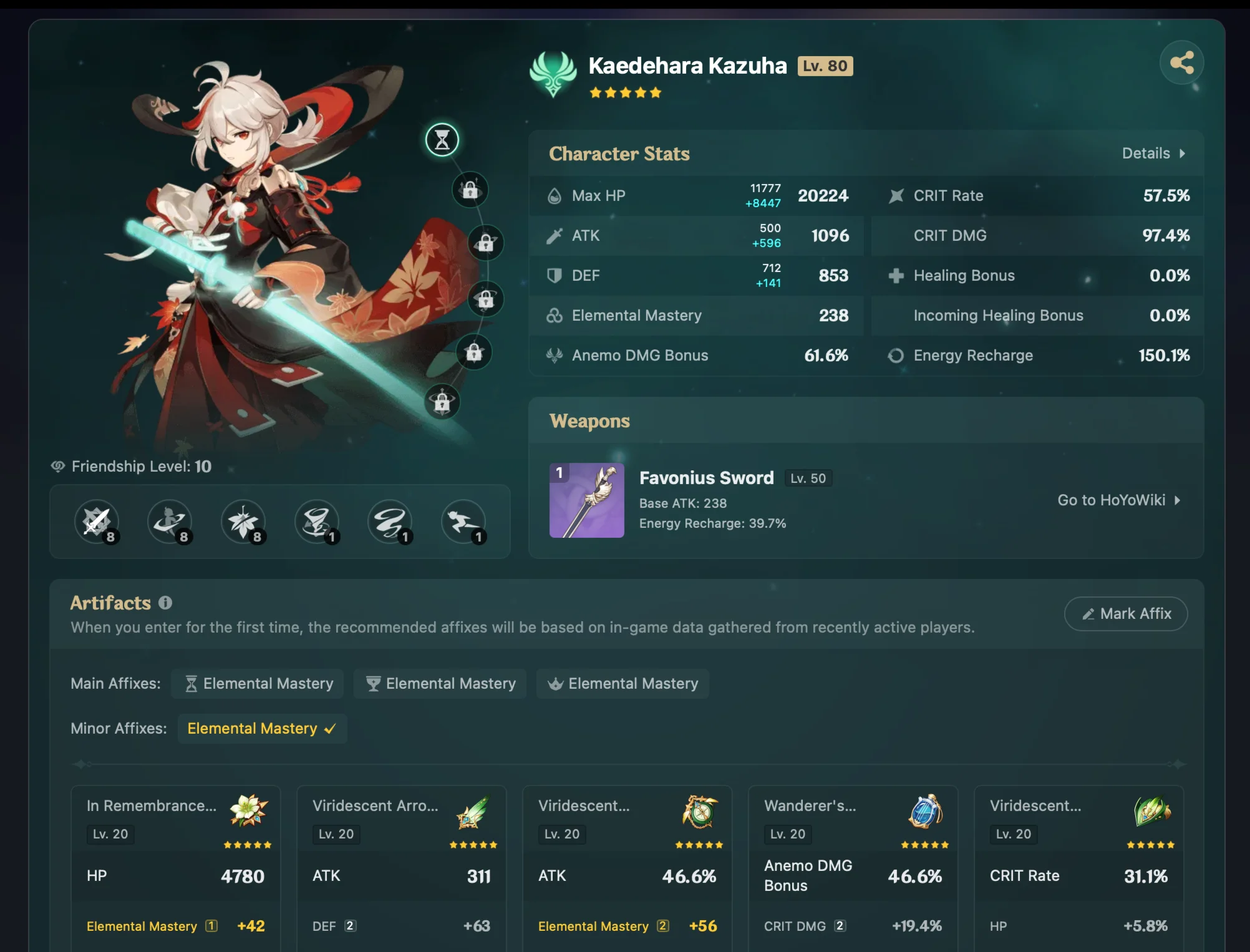This screenshot has height=952, width=1250.
Task: Open the share icon in the top corner
Action: [x=1181, y=62]
